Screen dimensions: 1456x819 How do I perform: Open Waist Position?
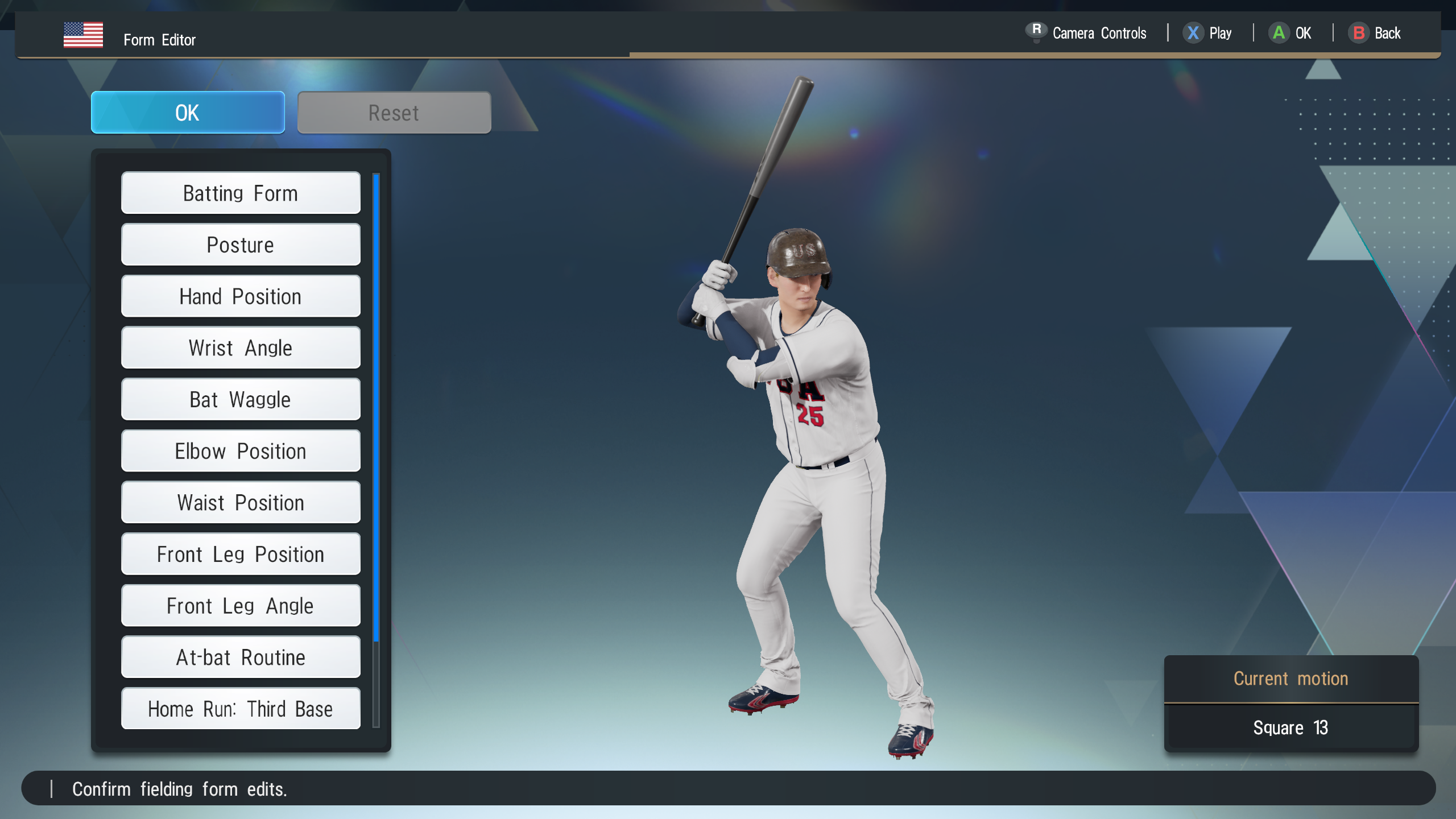[x=241, y=503]
